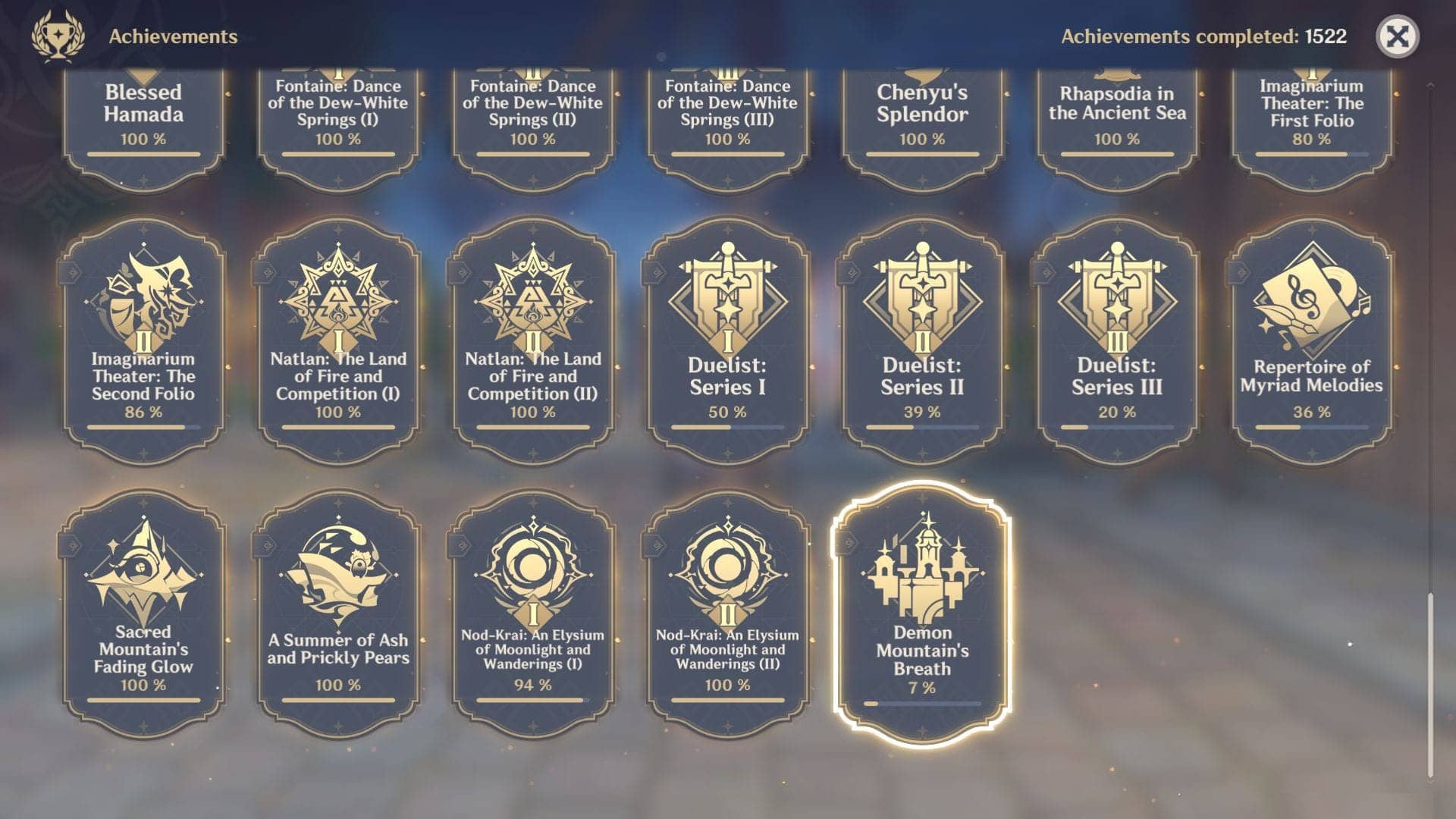Click the Duelist: Series II sword icon

(x=921, y=300)
